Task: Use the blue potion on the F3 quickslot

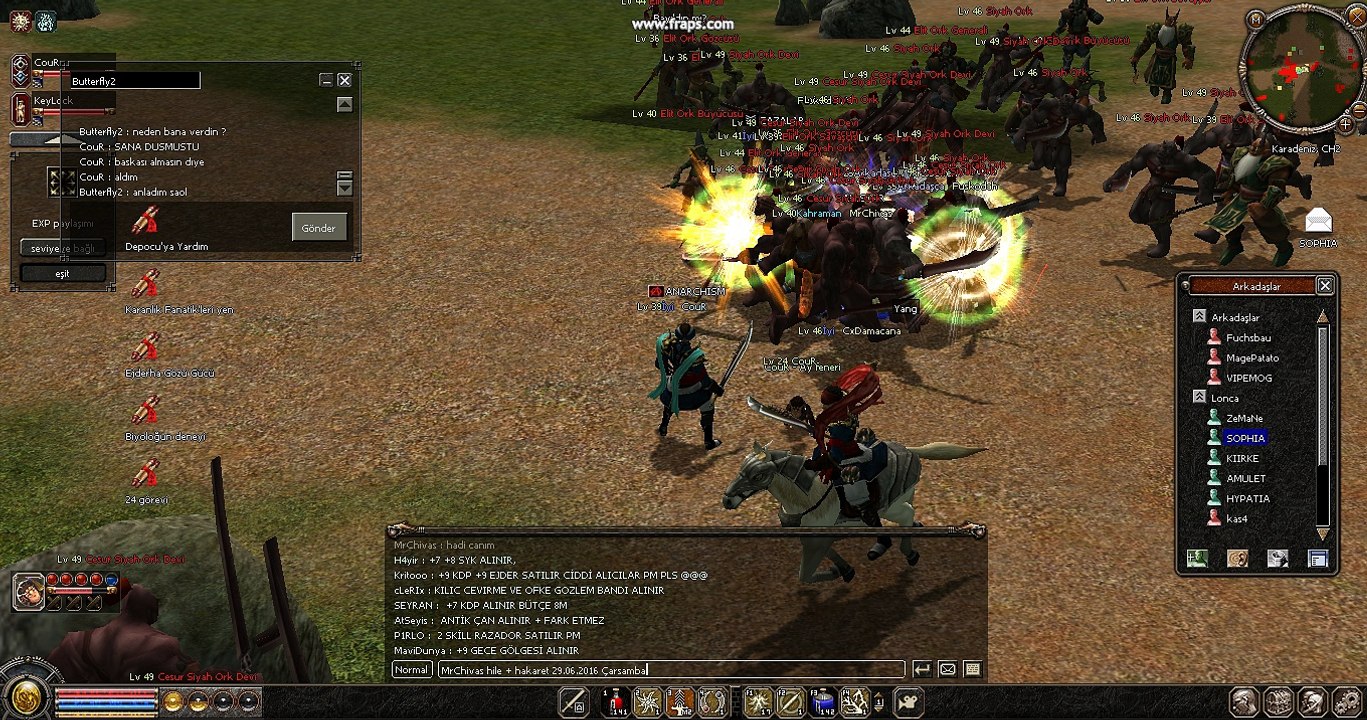Action: click(822, 702)
